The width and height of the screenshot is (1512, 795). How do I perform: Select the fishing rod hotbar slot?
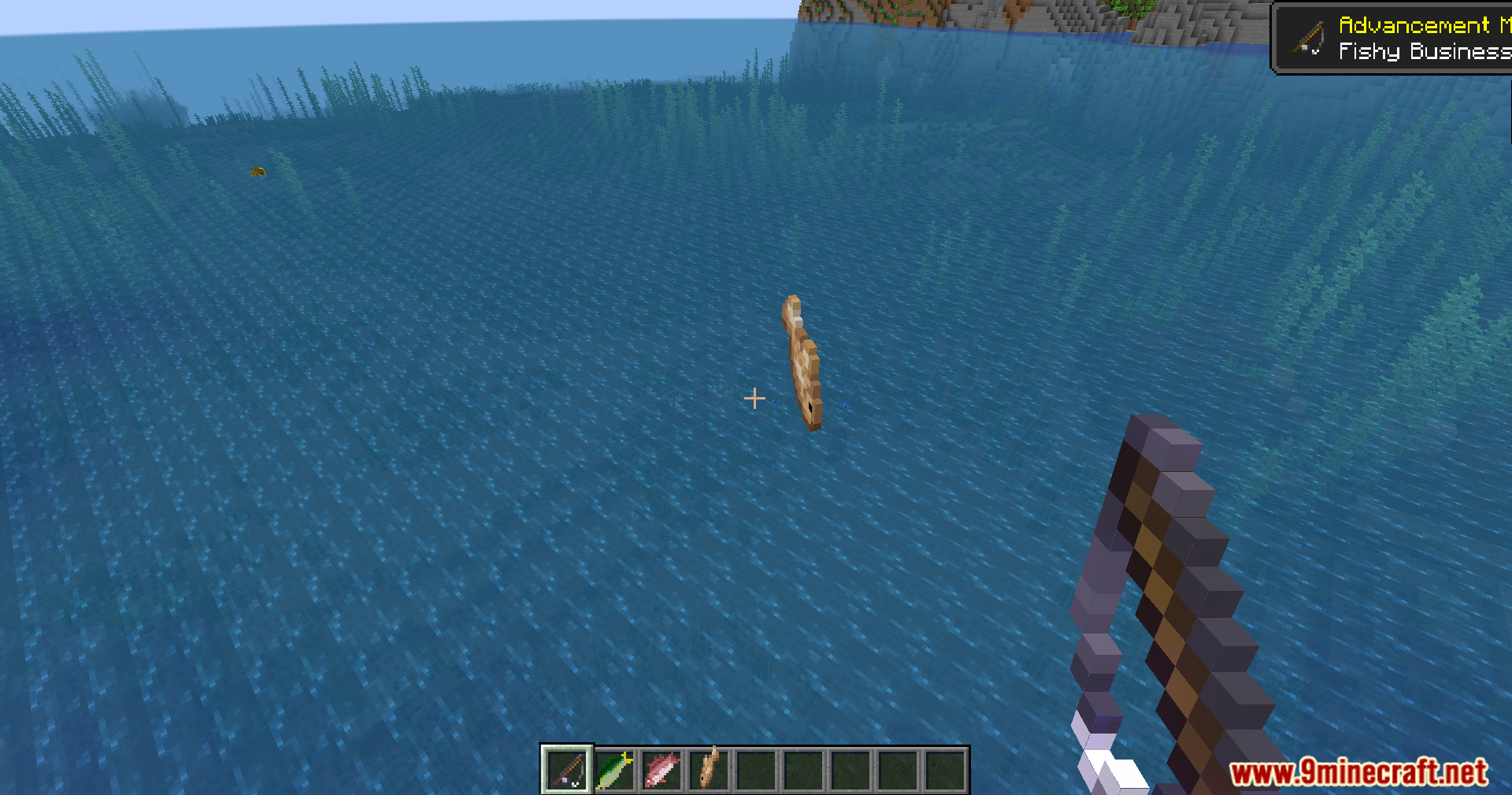tap(567, 769)
